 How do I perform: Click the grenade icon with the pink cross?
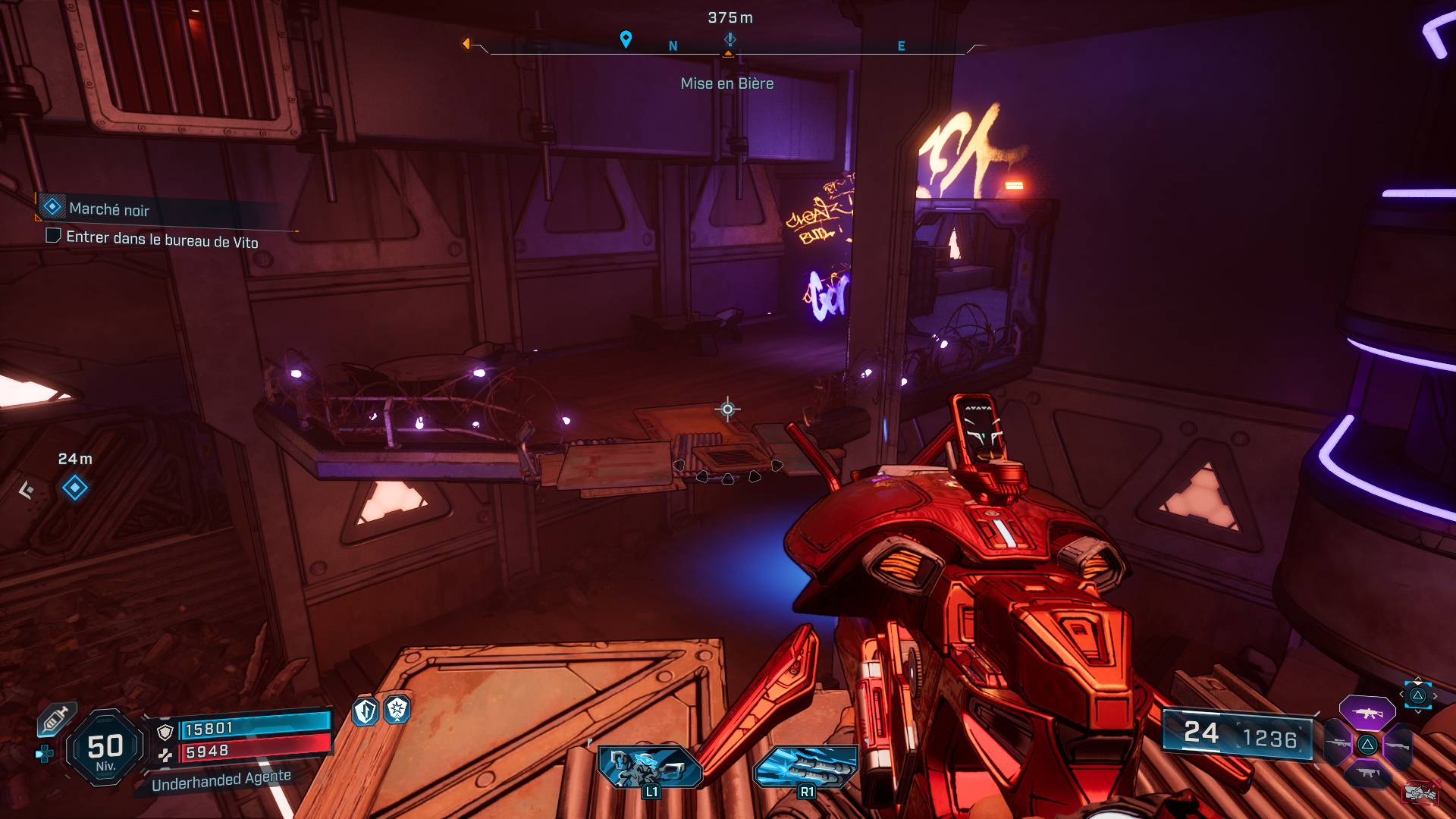1420,793
